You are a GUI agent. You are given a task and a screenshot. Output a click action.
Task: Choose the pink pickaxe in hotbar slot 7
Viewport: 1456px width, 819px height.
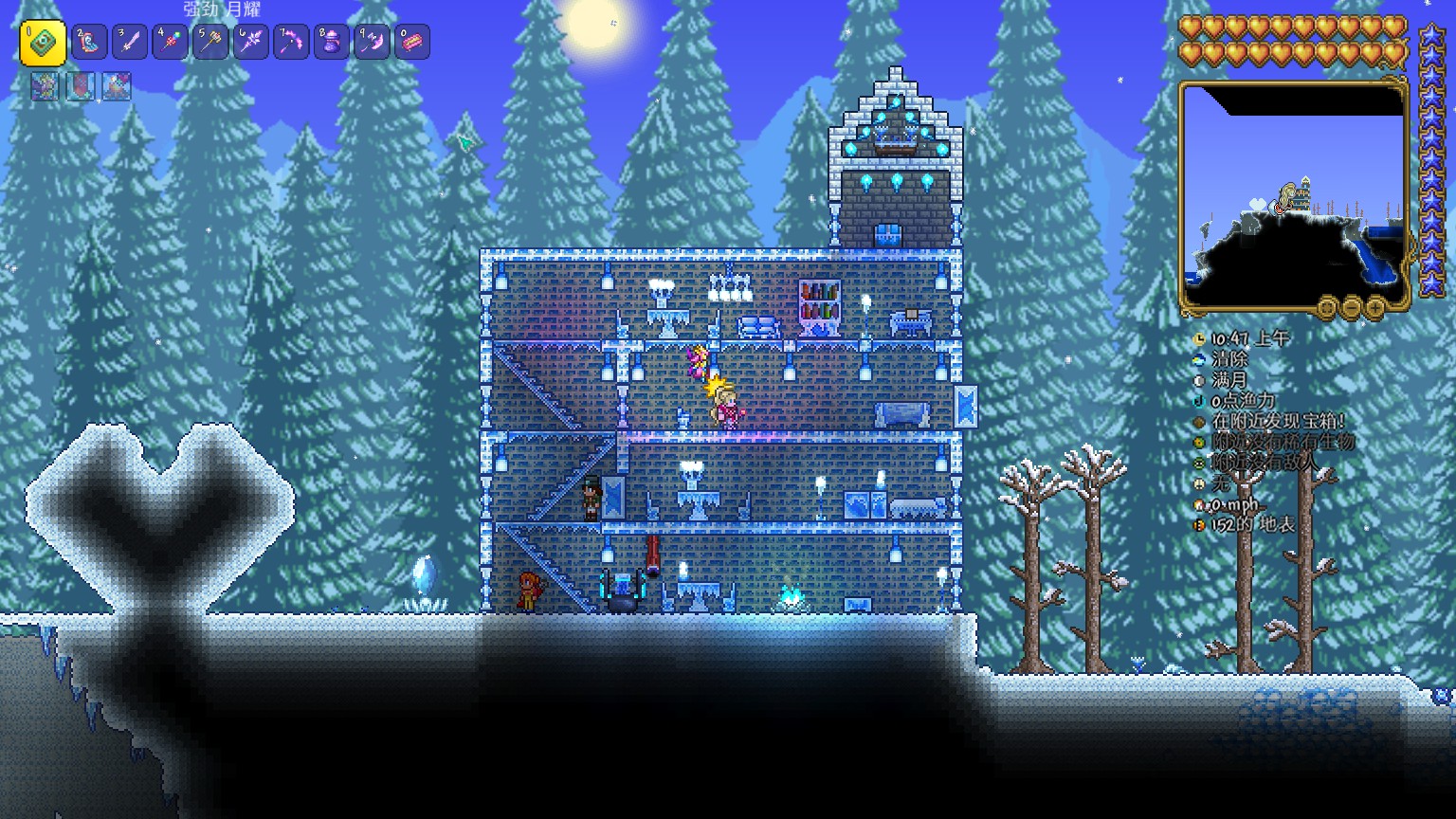(x=291, y=43)
